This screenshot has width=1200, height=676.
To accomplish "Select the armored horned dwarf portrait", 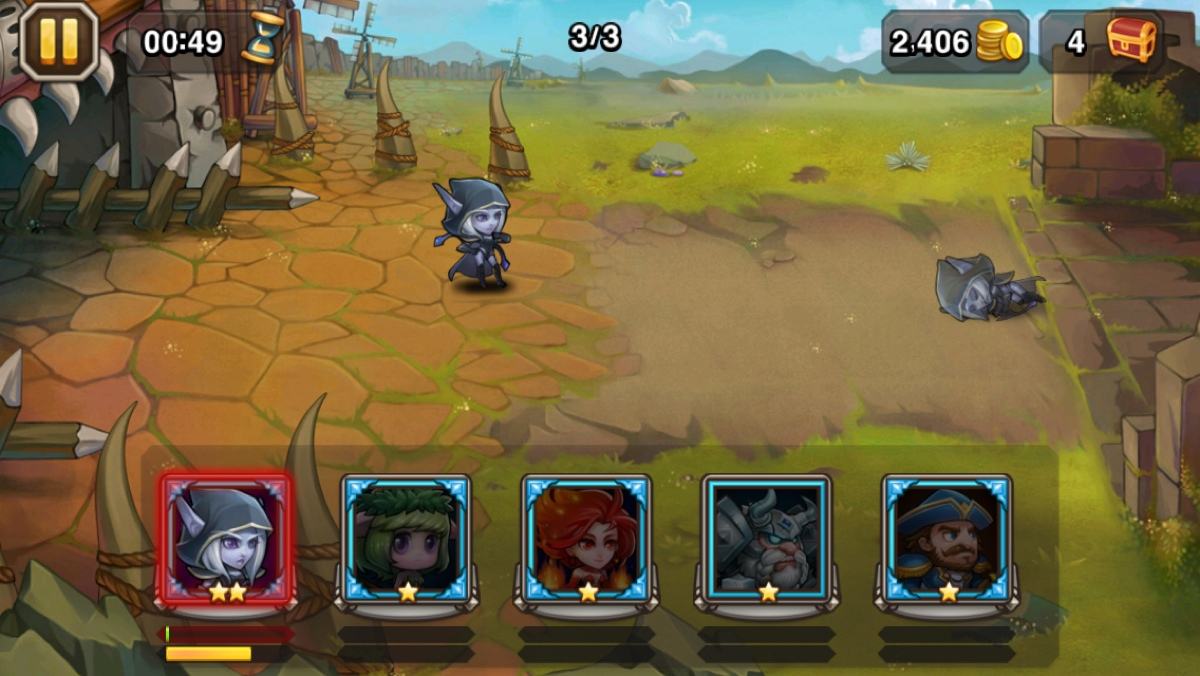I will tap(766, 540).
